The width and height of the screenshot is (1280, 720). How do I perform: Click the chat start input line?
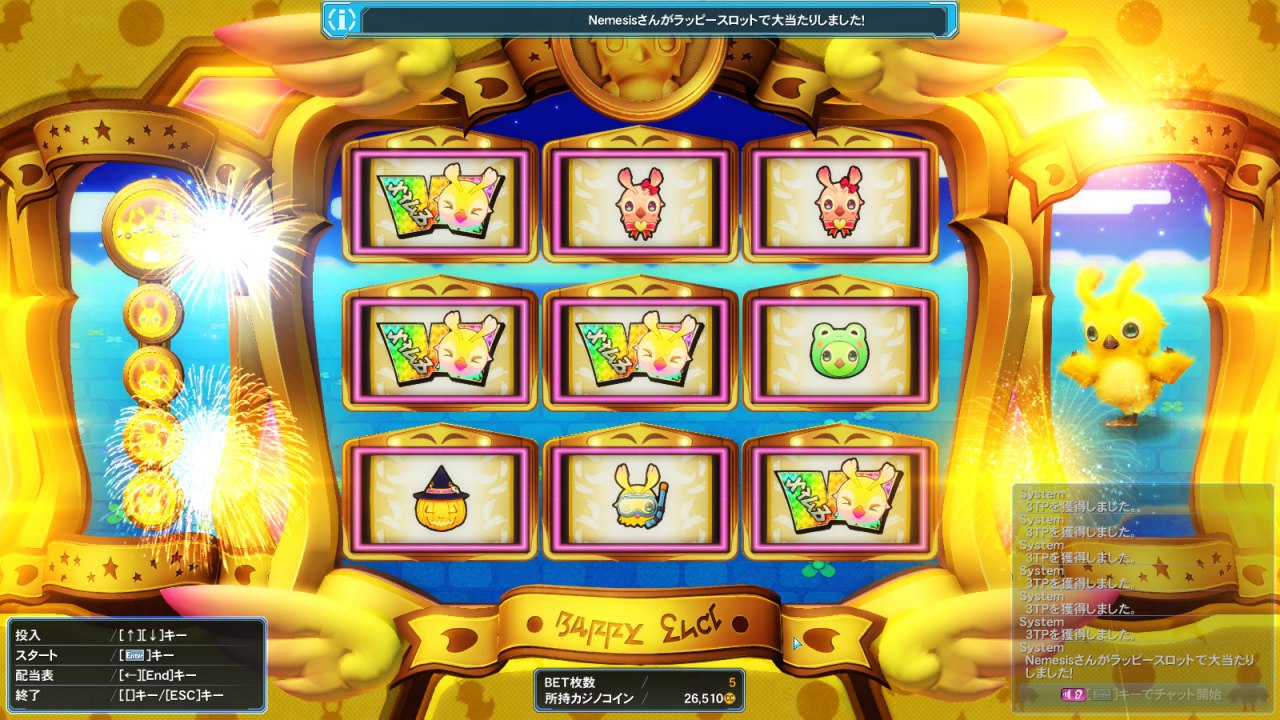point(1138,694)
